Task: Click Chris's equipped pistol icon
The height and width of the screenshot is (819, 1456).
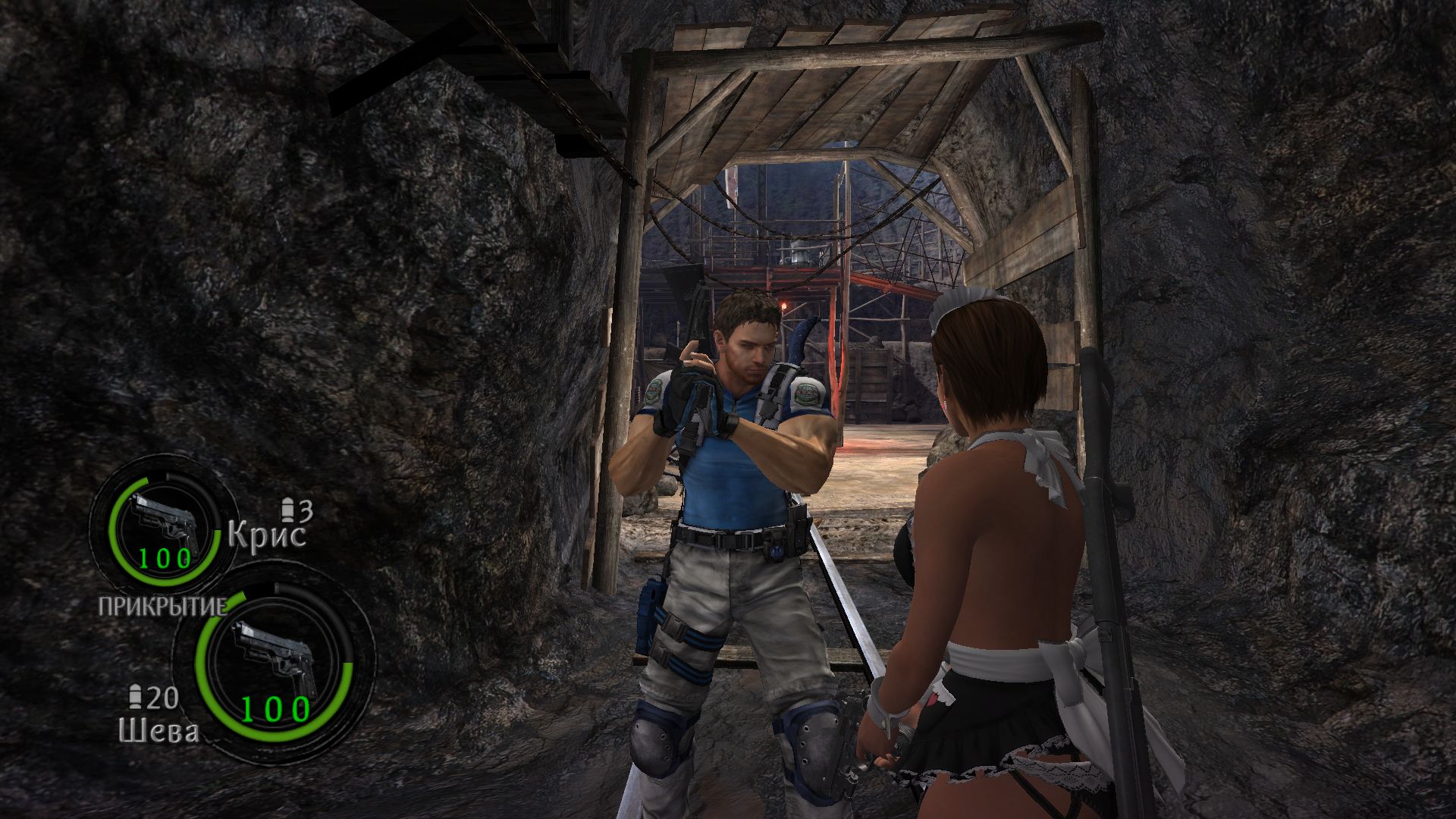Action: point(165,522)
